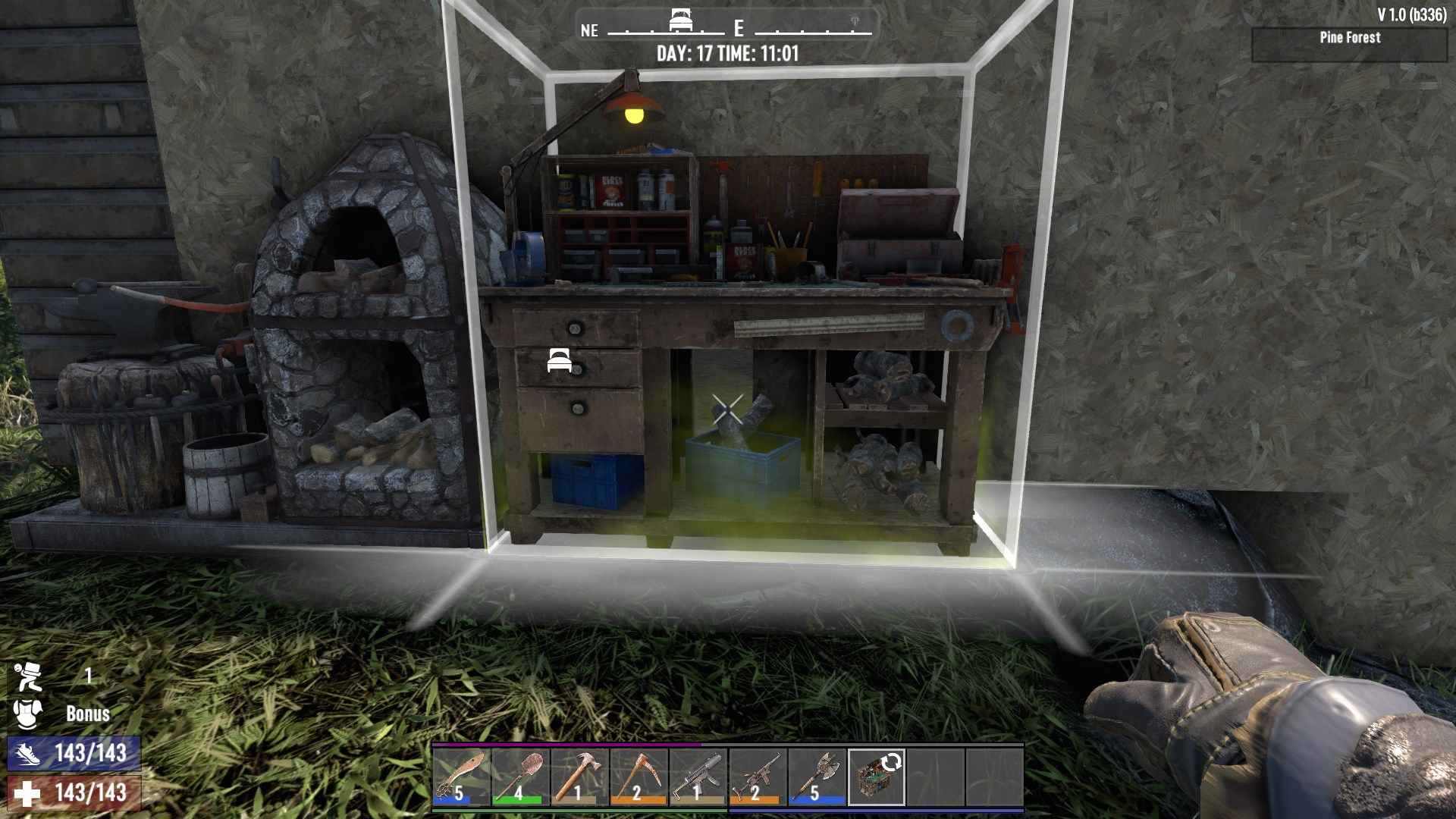Choose the claw hammer slot
The image size is (1456, 819).
(579, 777)
